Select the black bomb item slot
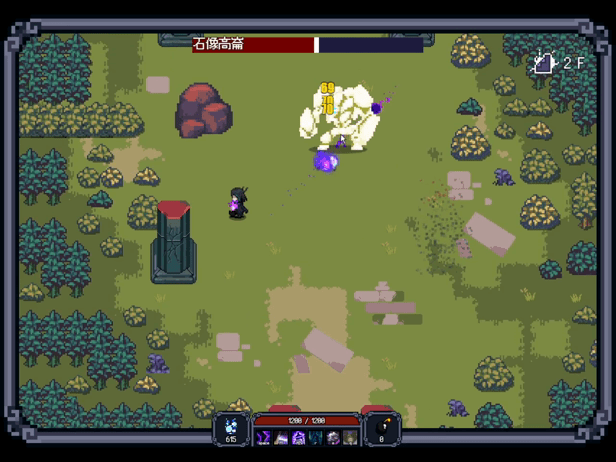Screen dimensions: 616x462 [x=381, y=427]
